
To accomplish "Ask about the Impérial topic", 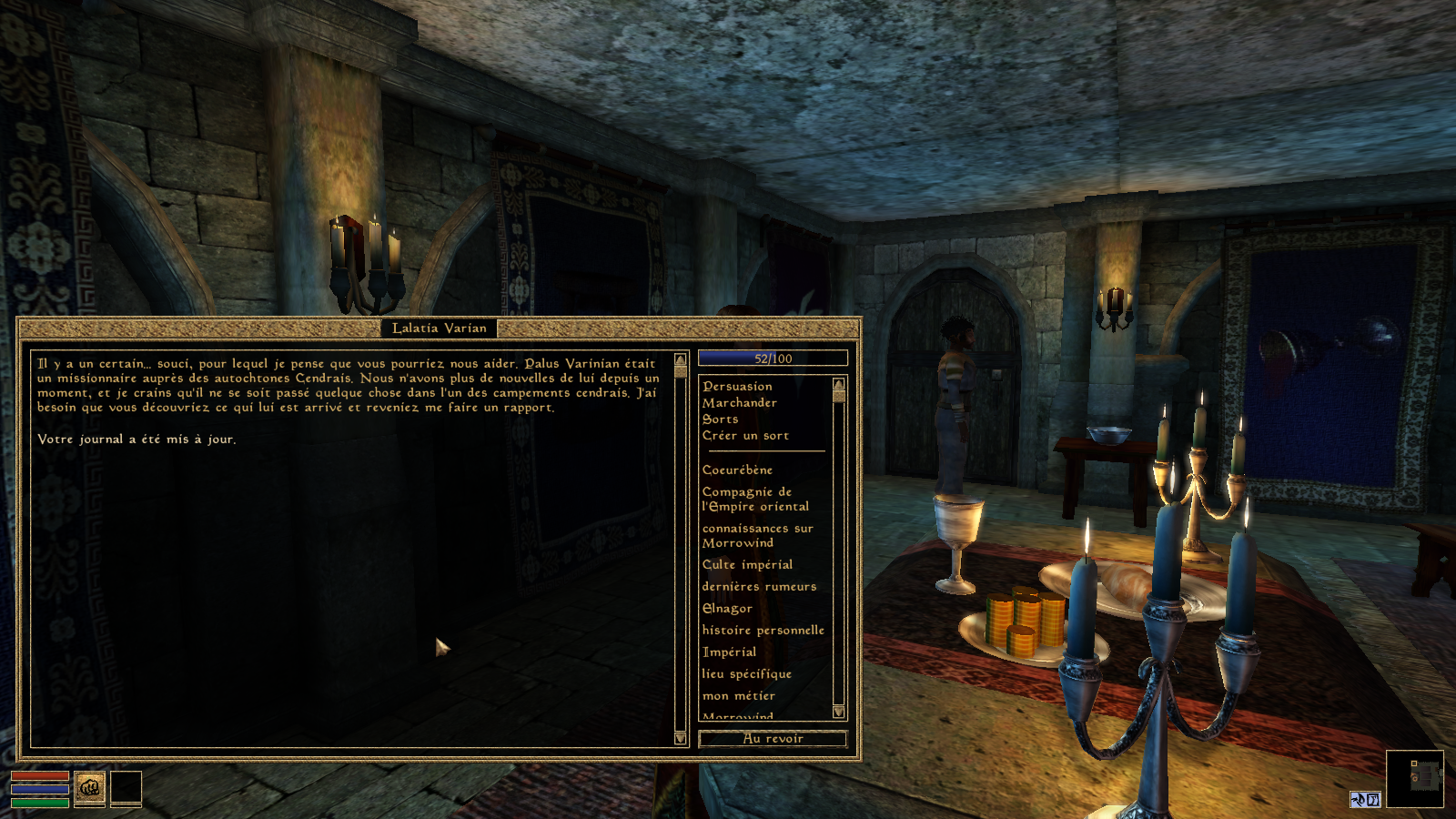I will point(729,652).
